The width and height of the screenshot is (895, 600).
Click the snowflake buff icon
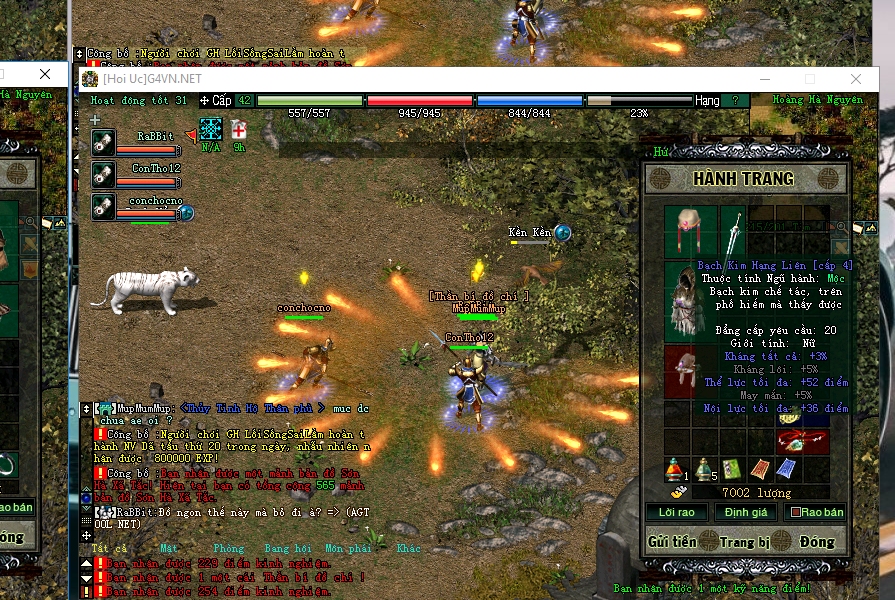pyautogui.click(x=210, y=129)
